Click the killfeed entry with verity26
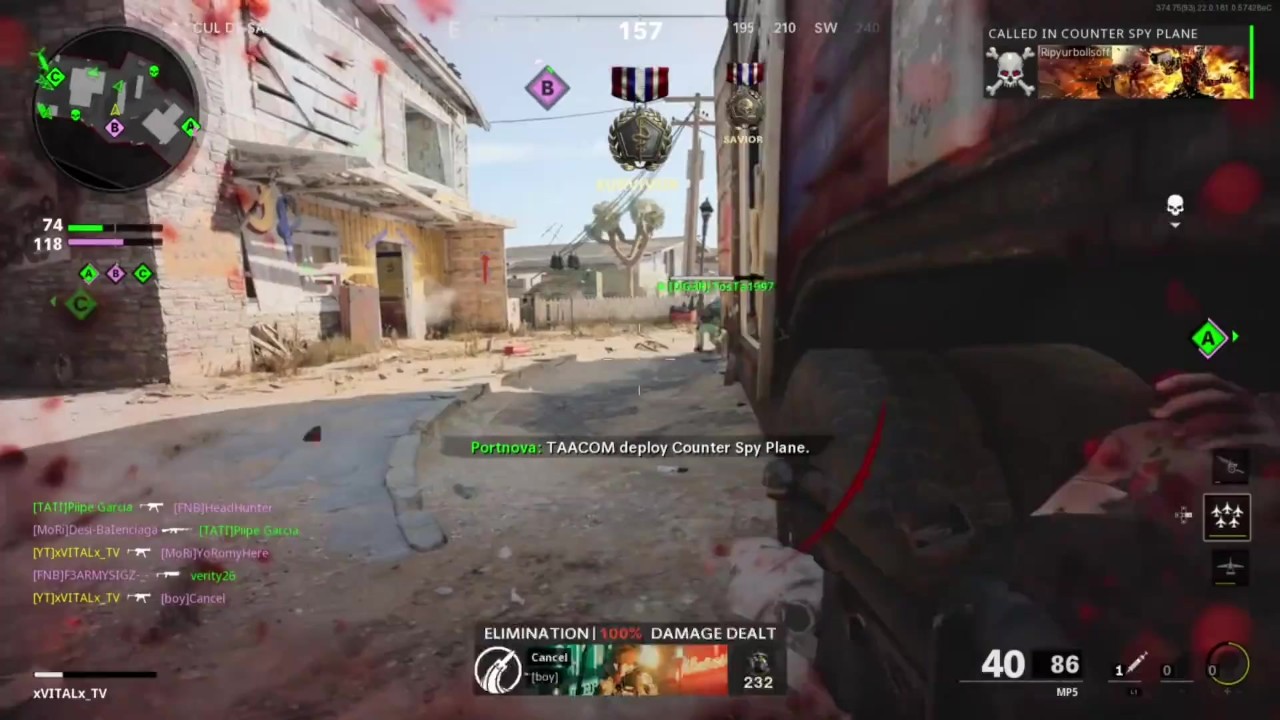 (135, 575)
